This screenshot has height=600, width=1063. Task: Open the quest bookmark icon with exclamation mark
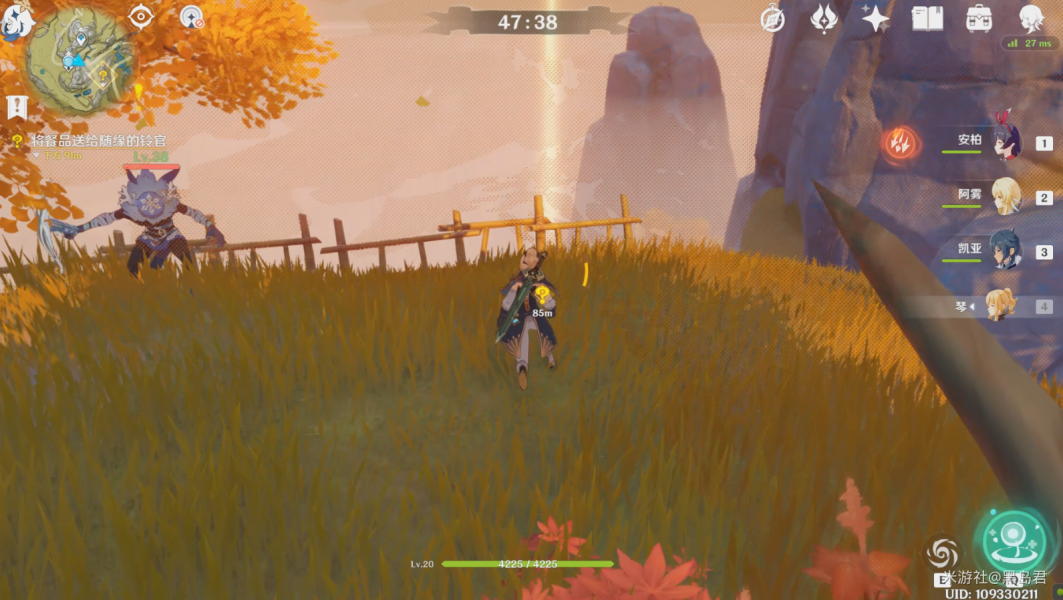click(x=16, y=107)
